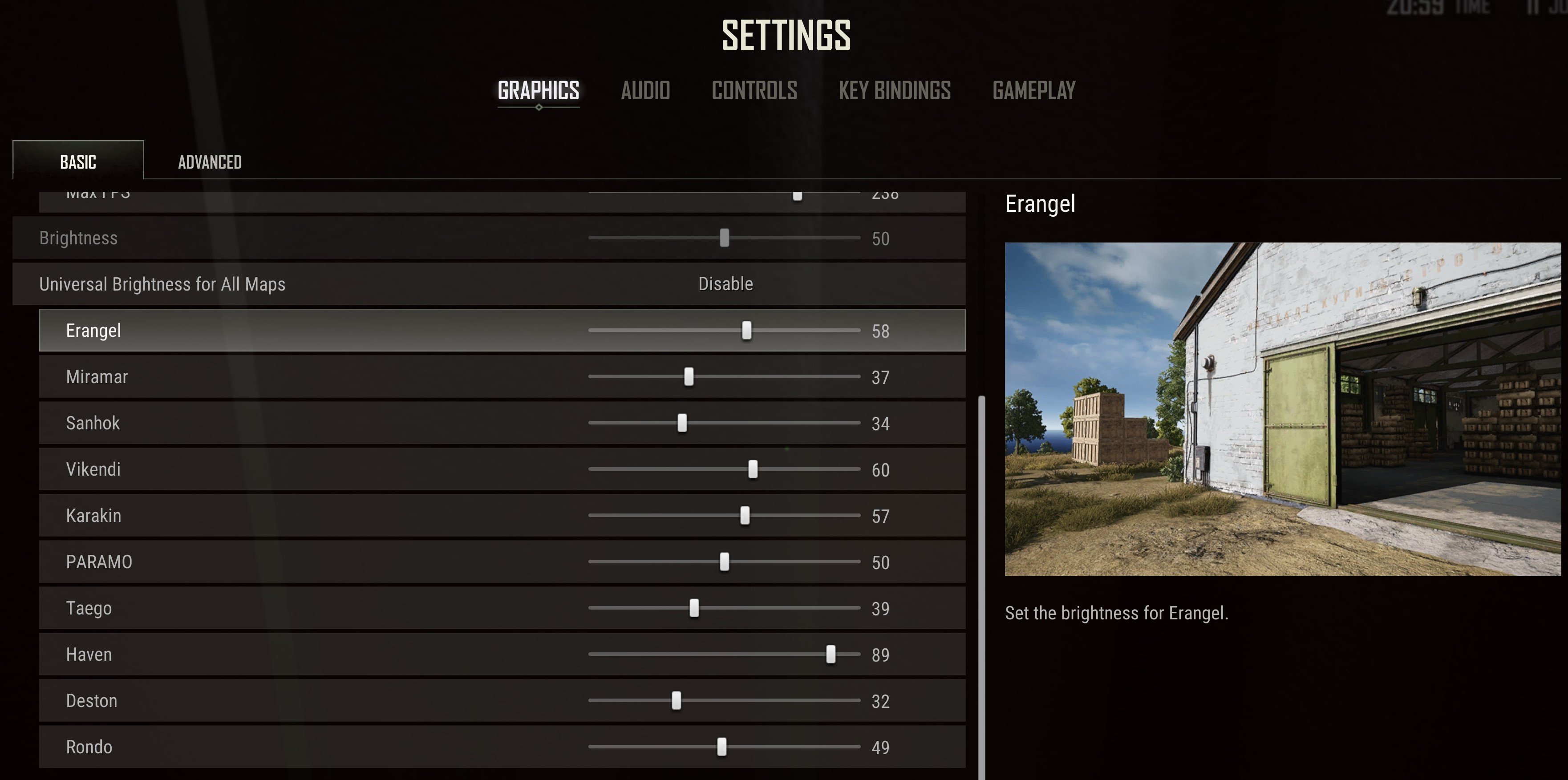The height and width of the screenshot is (780, 1568).
Task: Adjust the Erangel brightness slider
Action: [x=747, y=330]
